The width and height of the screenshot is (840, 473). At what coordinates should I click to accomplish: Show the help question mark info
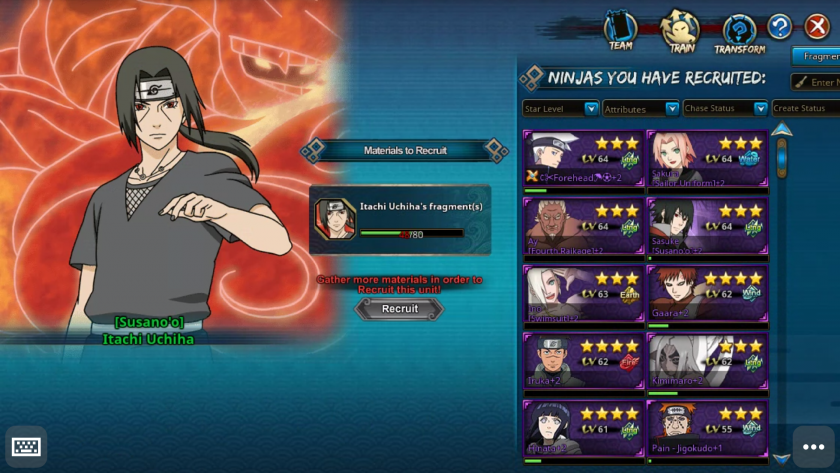(780, 27)
